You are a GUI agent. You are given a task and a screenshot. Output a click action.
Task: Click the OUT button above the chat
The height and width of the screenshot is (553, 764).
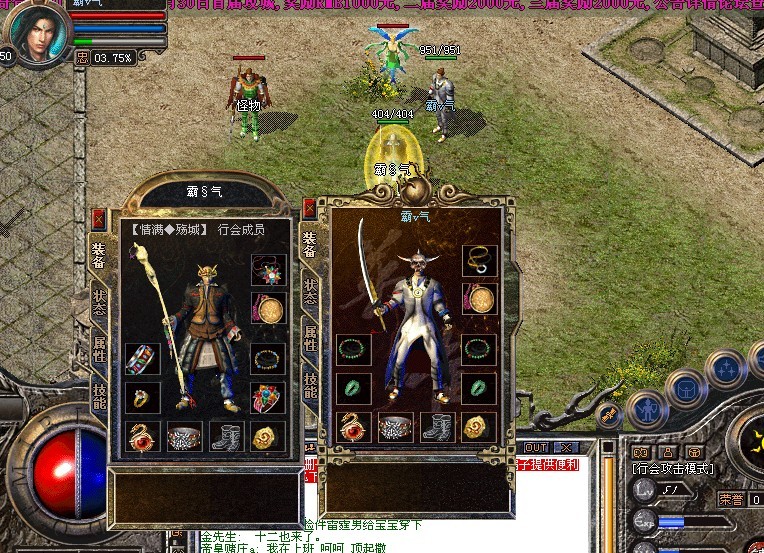[x=536, y=447]
